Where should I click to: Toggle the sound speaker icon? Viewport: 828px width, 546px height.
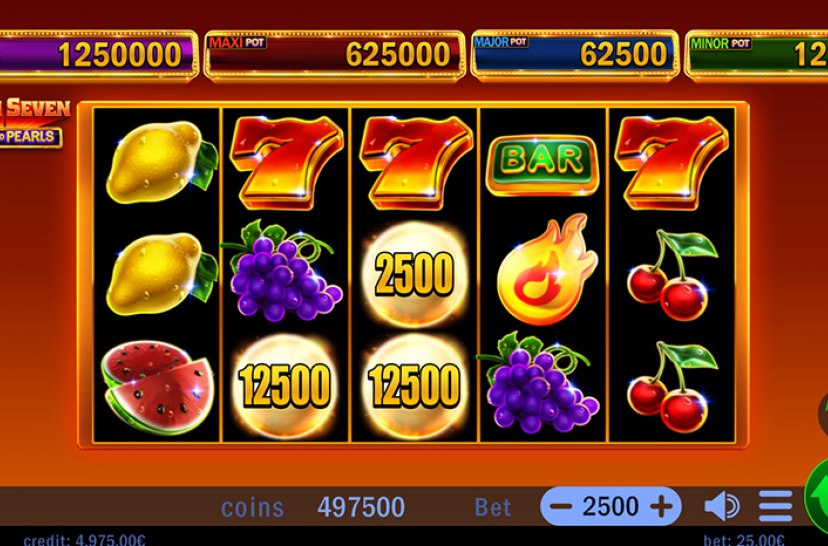pyautogui.click(x=721, y=507)
